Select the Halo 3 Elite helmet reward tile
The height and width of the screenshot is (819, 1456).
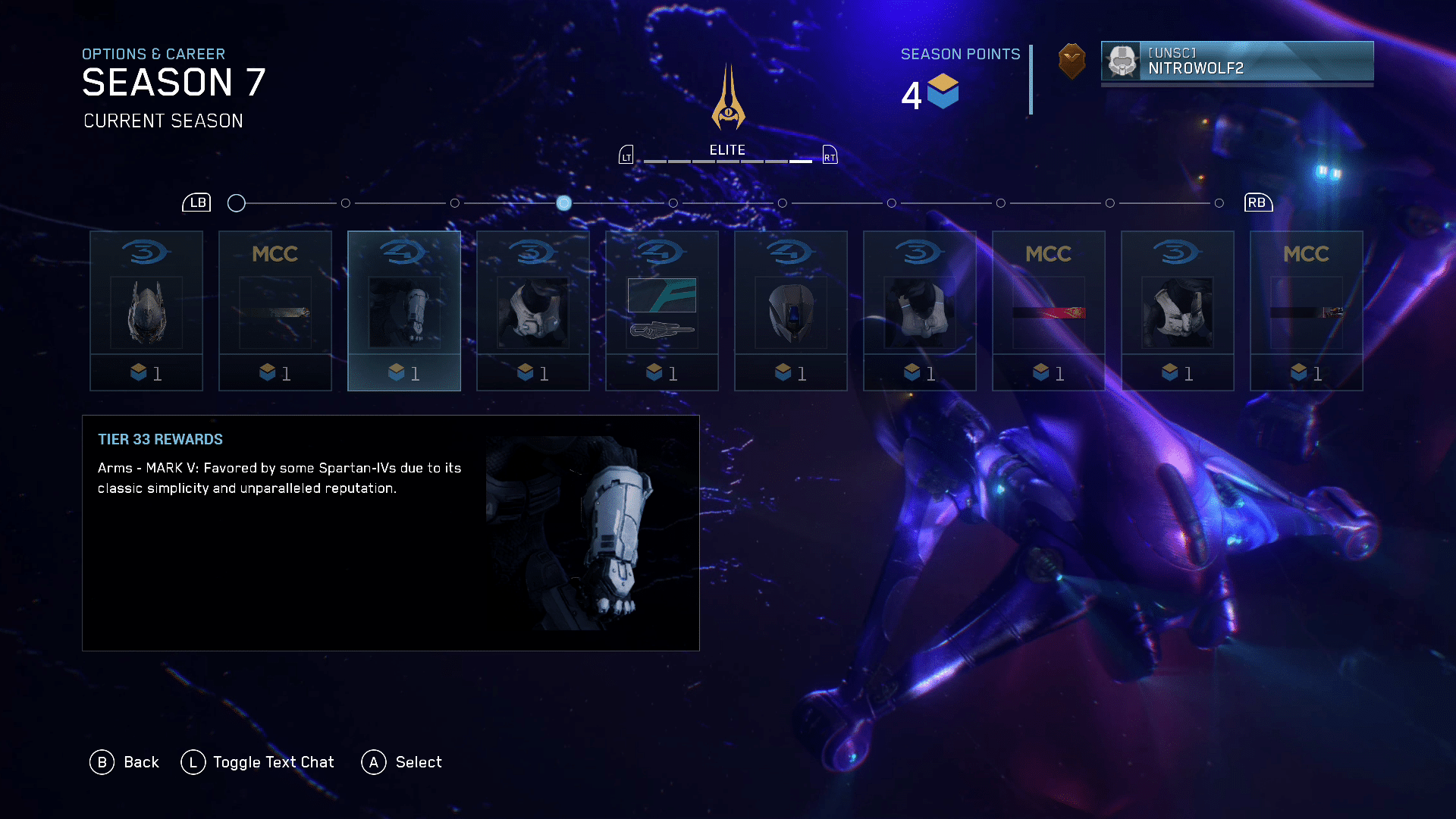coord(146,311)
